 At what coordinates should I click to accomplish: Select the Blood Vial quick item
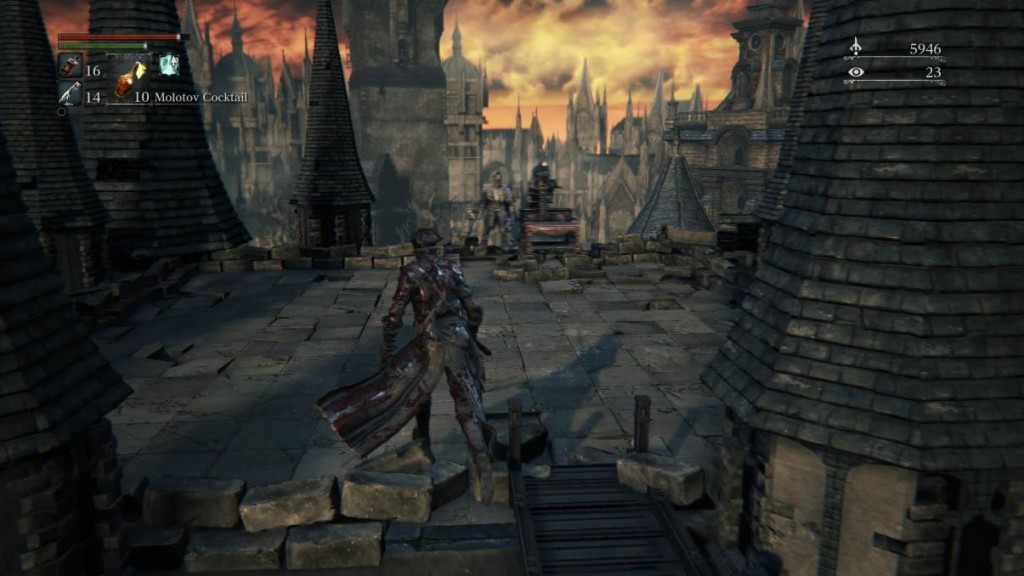click(x=69, y=66)
